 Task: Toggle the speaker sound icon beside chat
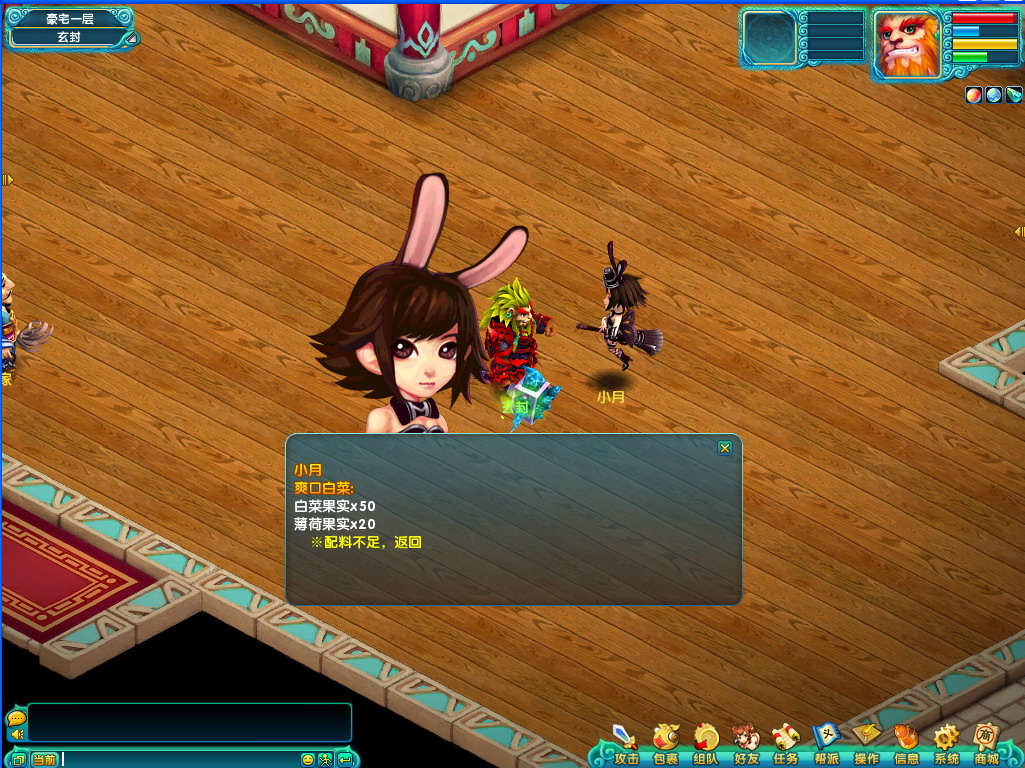[16, 735]
